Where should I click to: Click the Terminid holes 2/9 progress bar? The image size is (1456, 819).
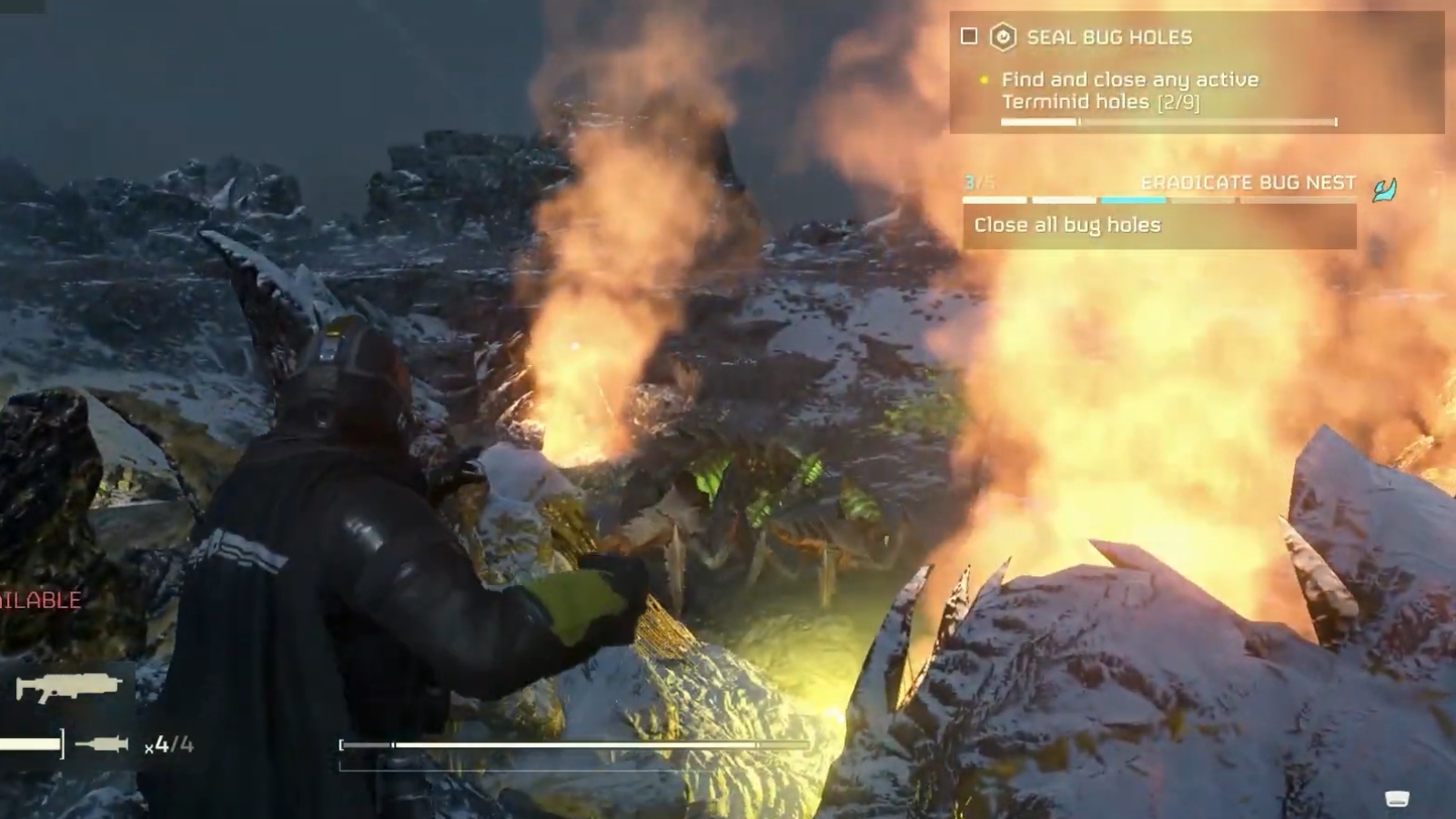[x=1168, y=119]
